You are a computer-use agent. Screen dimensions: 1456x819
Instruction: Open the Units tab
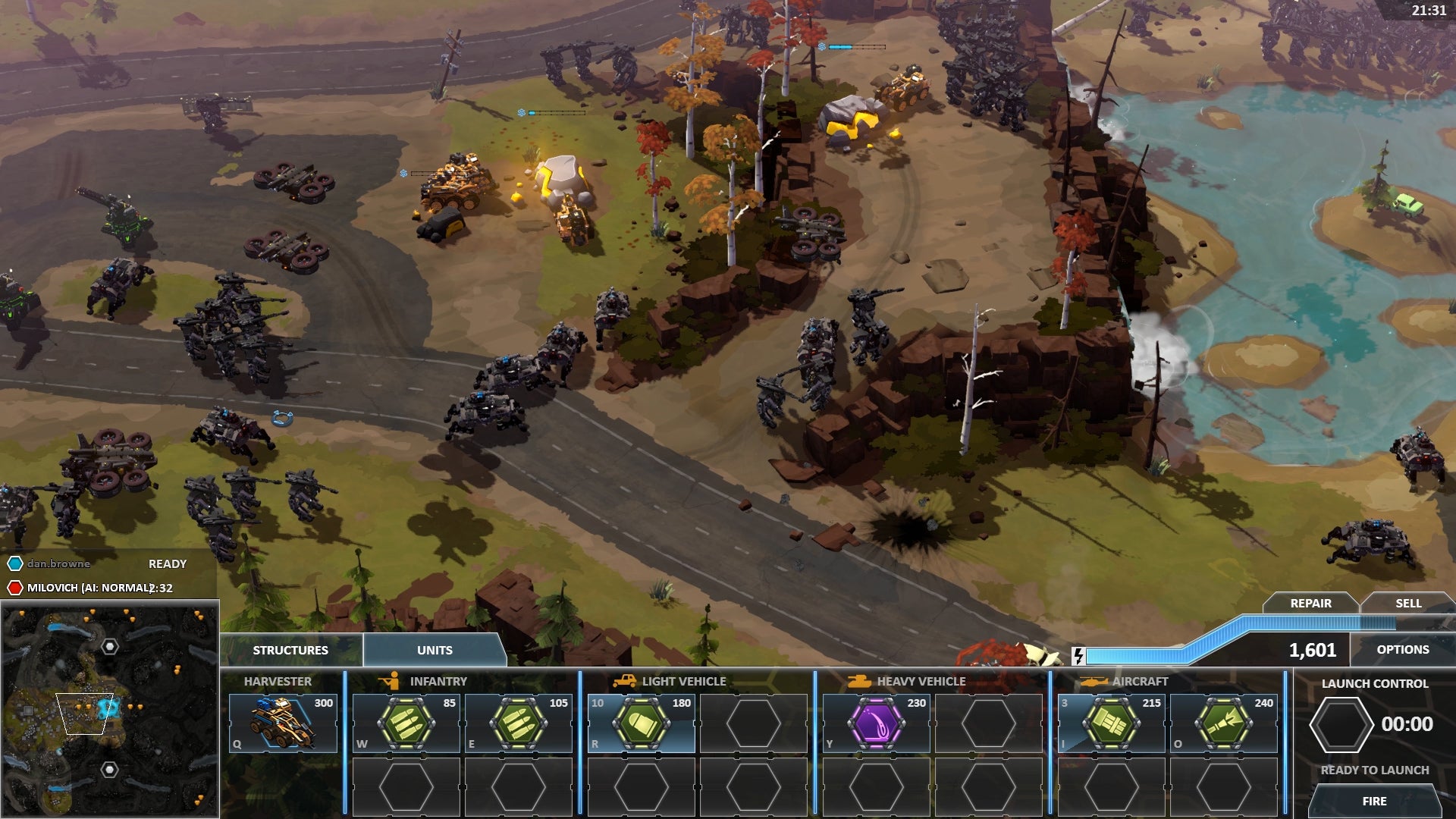[435, 650]
